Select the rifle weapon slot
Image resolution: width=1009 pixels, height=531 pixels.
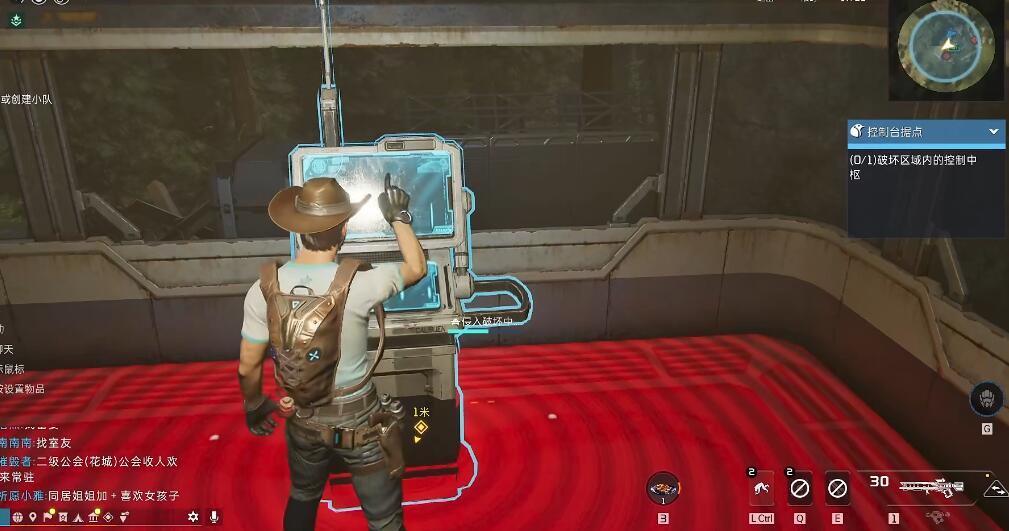click(x=929, y=489)
